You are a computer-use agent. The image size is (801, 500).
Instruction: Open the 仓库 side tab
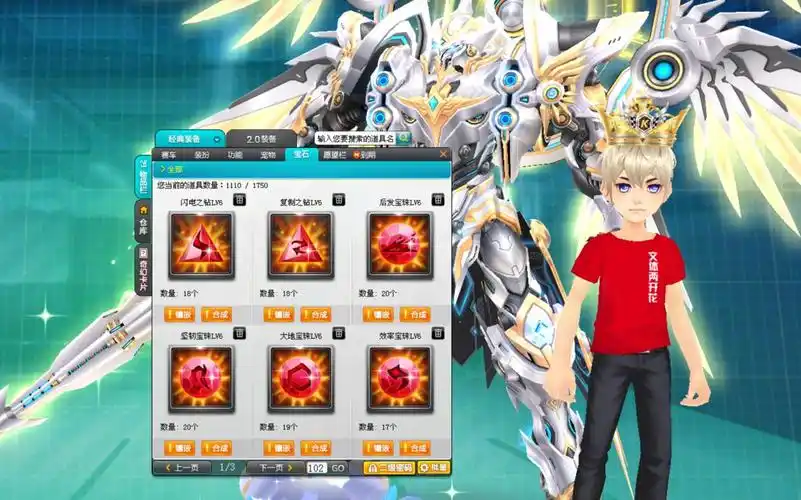(143, 223)
